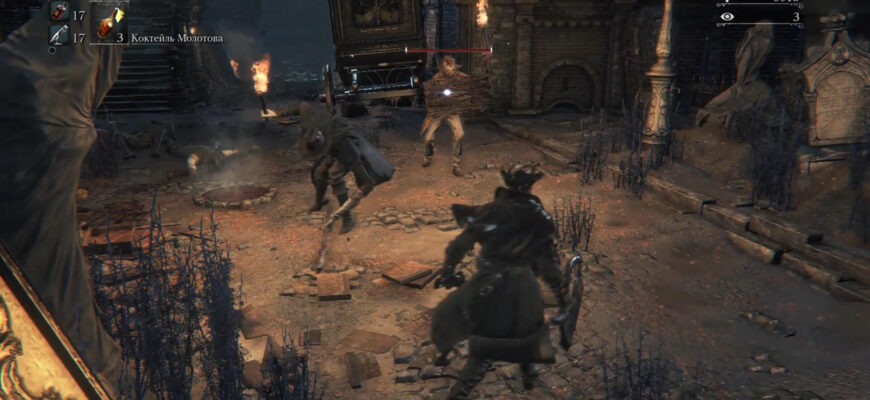Screen dimensions: 870x400
Task: Click the quicksilver bullet icon
Action: pyautogui.click(x=58, y=35)
